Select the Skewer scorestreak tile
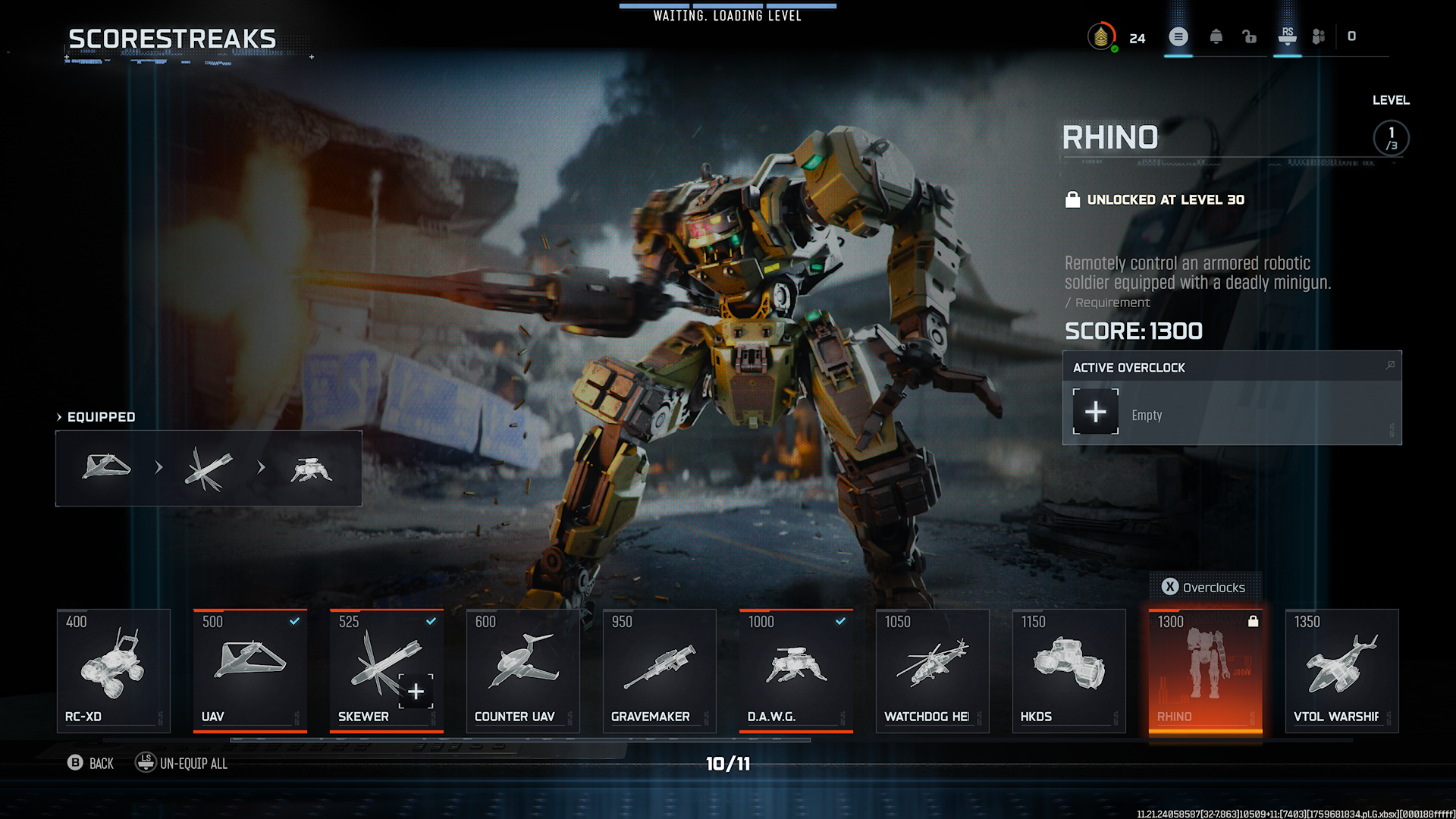 coord(387,670)
